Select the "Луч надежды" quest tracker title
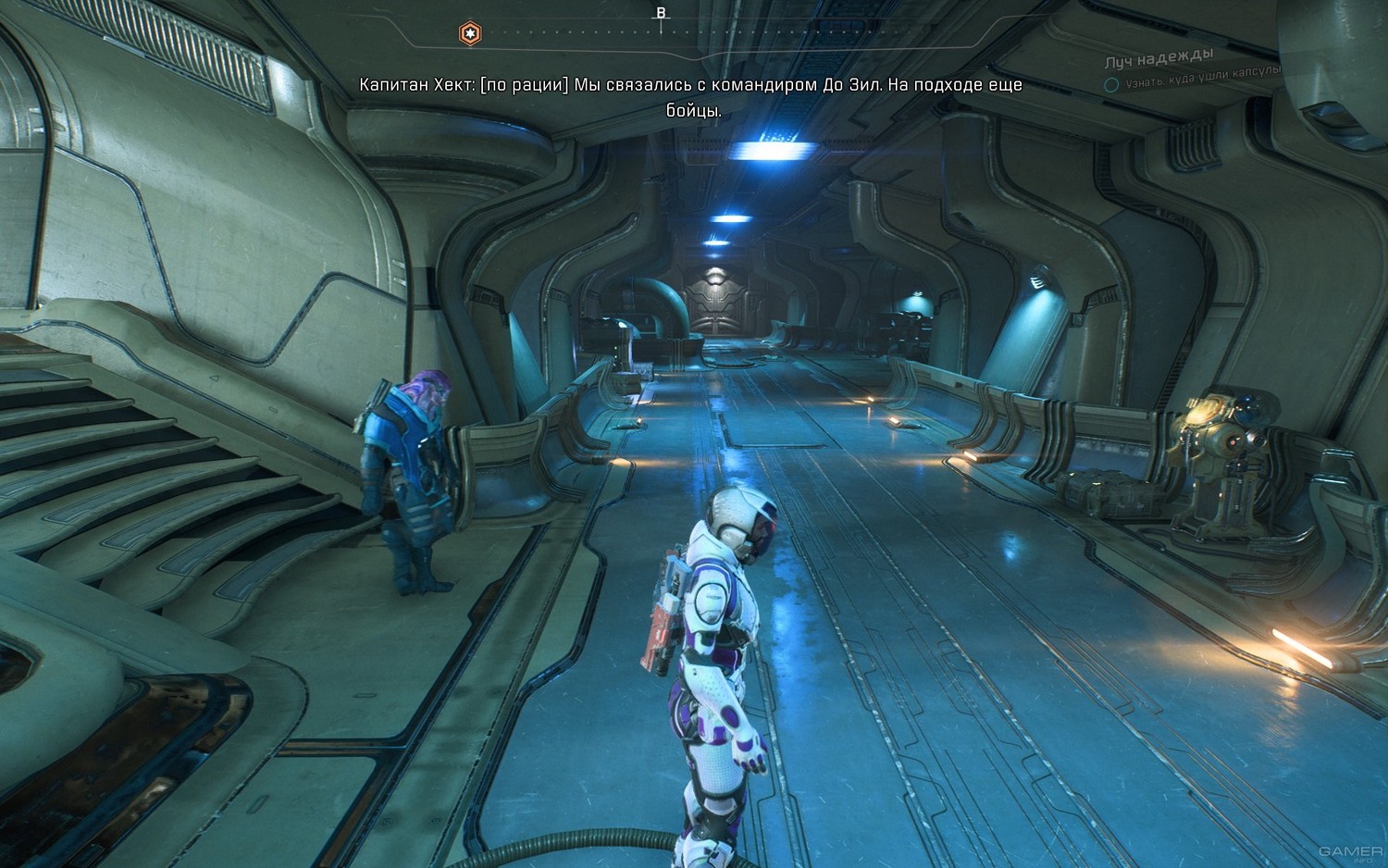Viewport: 1388px width, 868px height. point(1159,59)
